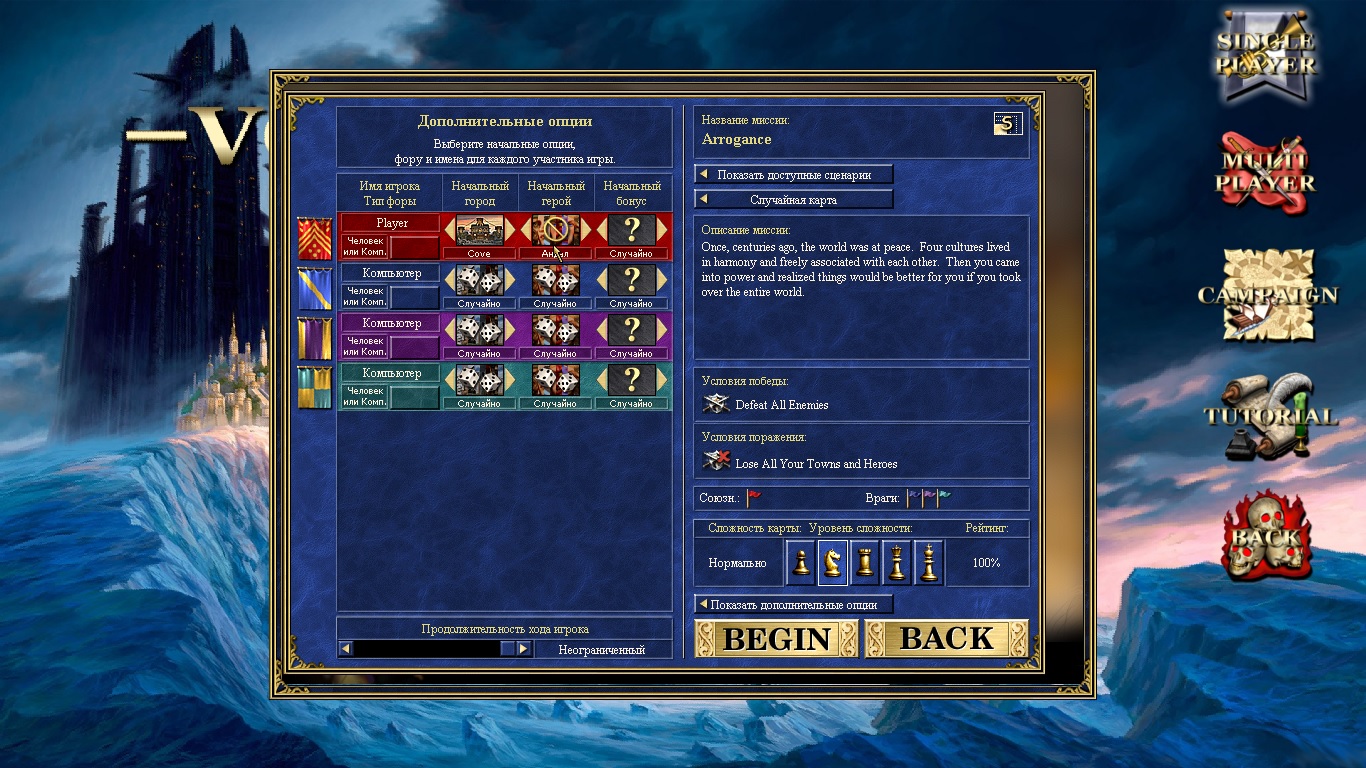The image size is (1366, 768).
Task: Select the pawn difficulty level
Action: [801, 563]
